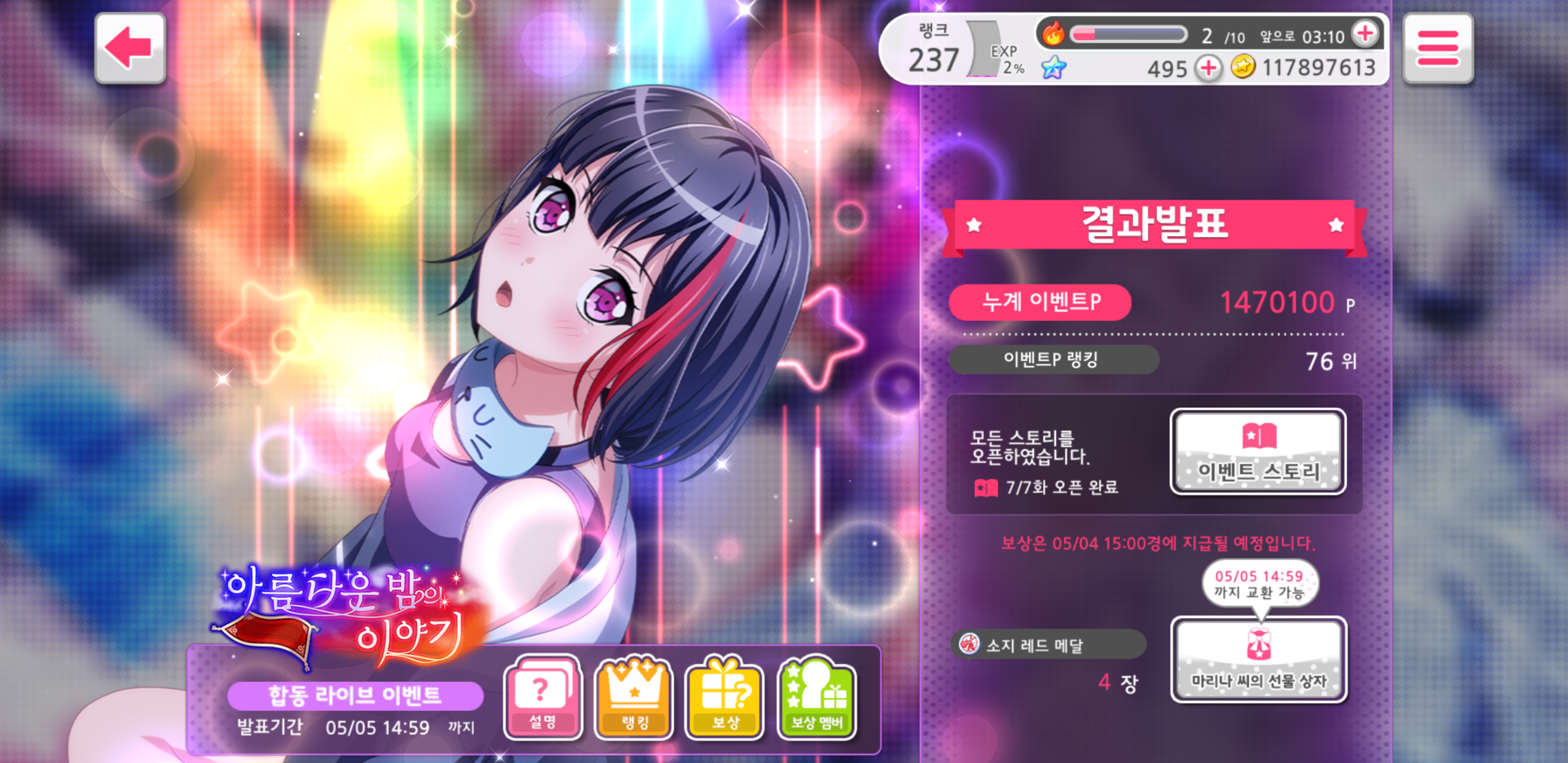This screenshot has width=1568, height=763.
Task: Open 마리나 씨의 선물 상자 gift box
Action: (1258, 660)
